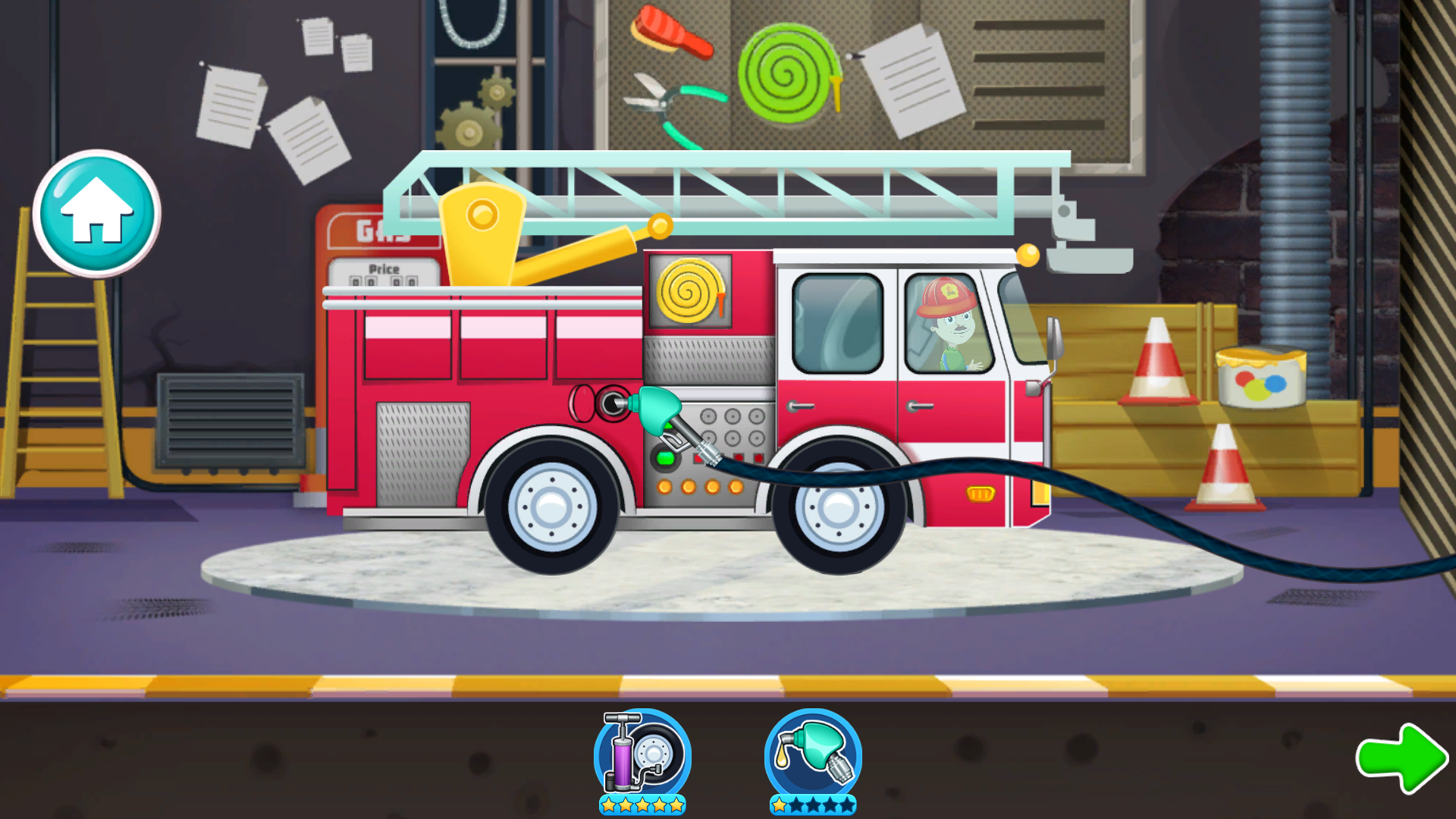Check the star rating under the pump icon
Image resolution: width=1456 pixels, height=819 pixels.
pos(641,806)
